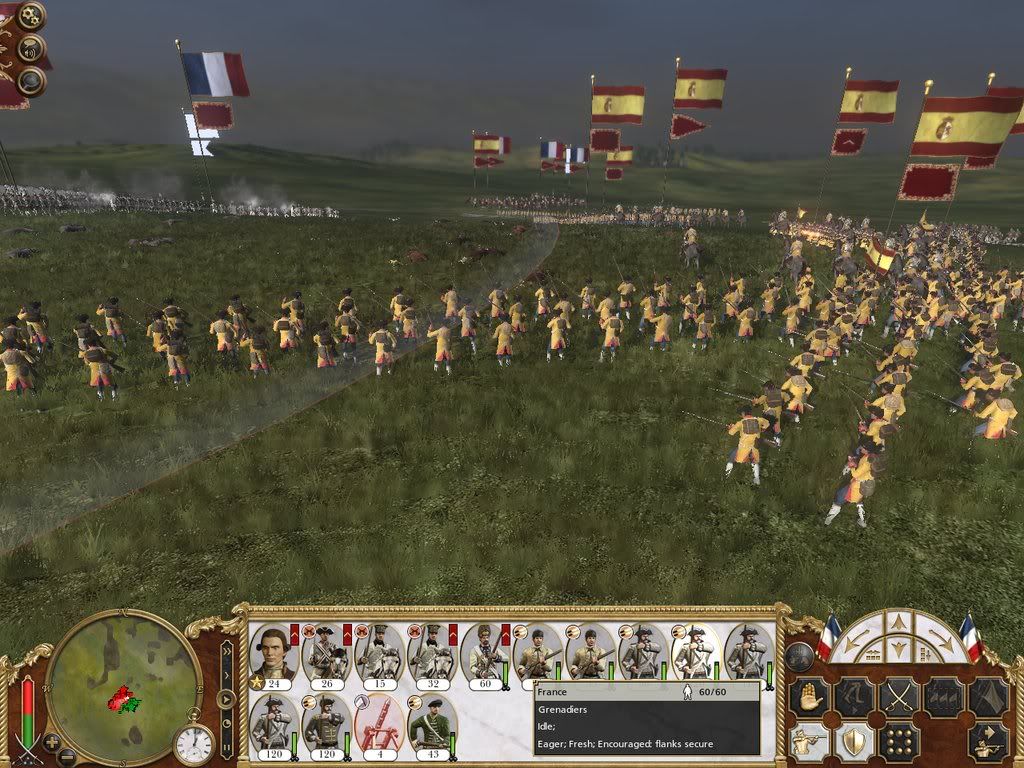Viewport: 1024px width, 768px height.
Task: Zoom in the minimap with the plus button
Action: pyautogui.click(x=52, y=743)
